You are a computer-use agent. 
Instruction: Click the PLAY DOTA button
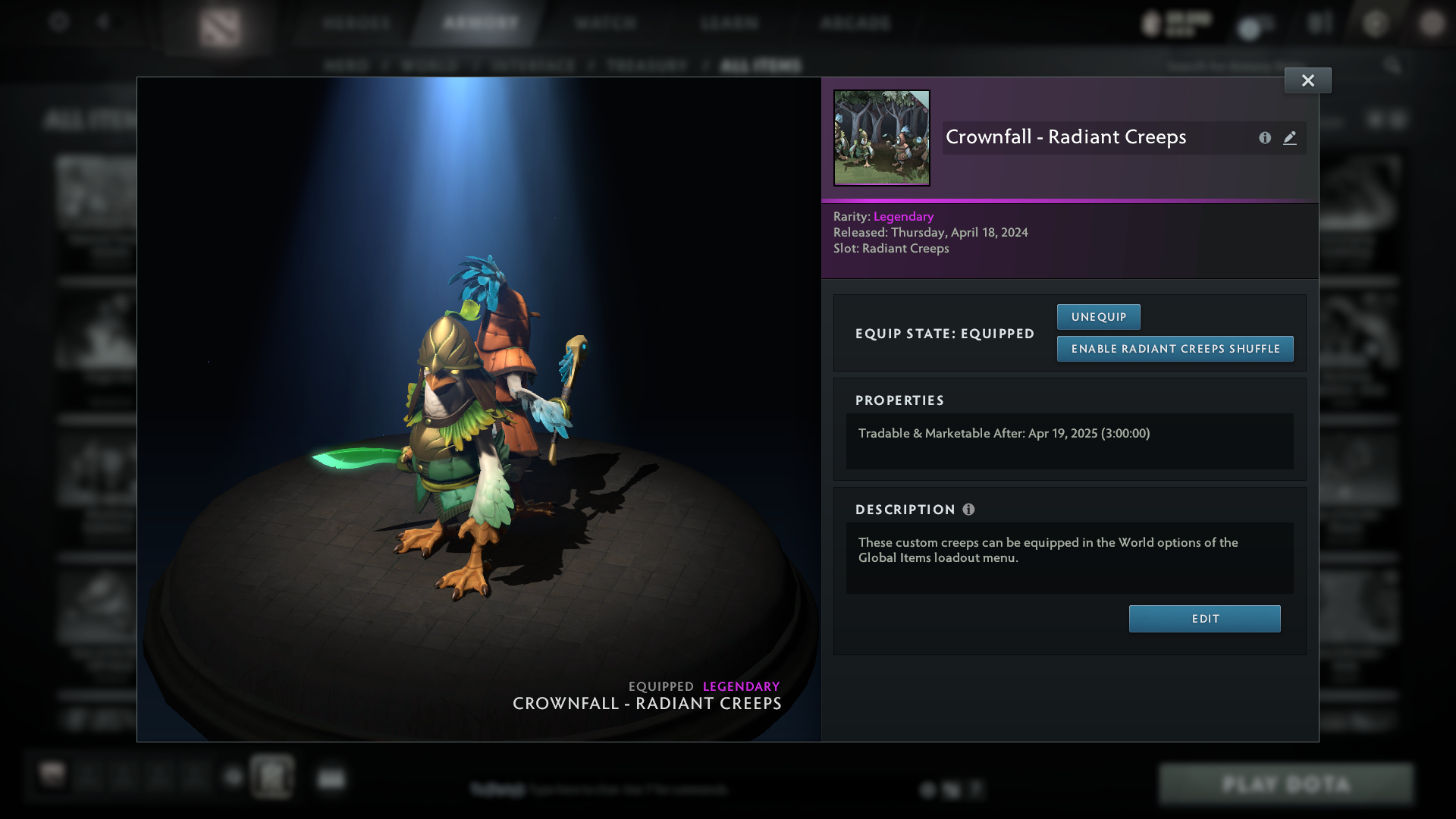tap(1286, 784)
